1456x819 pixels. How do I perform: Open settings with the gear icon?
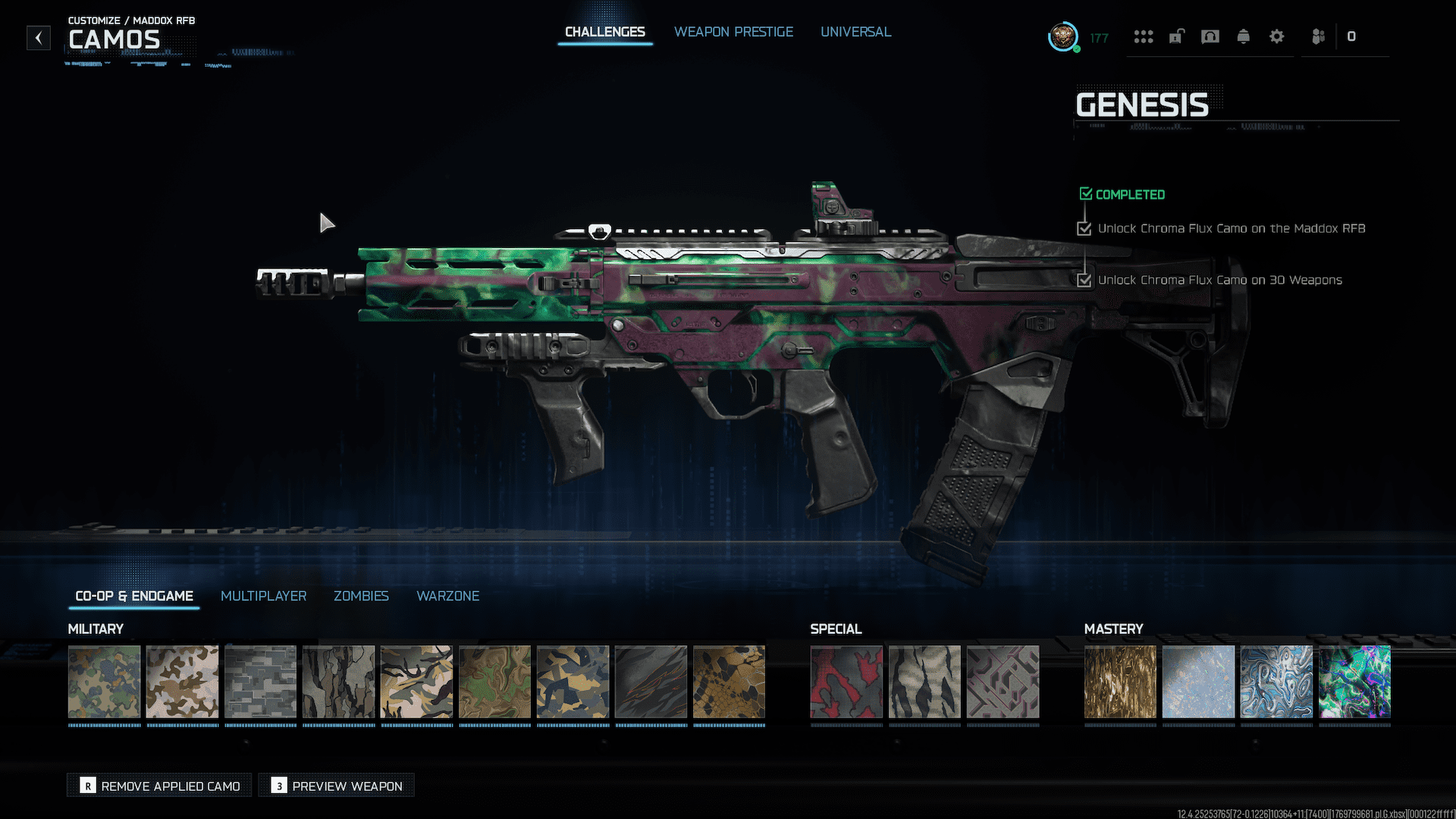(x=1276, y=36)
